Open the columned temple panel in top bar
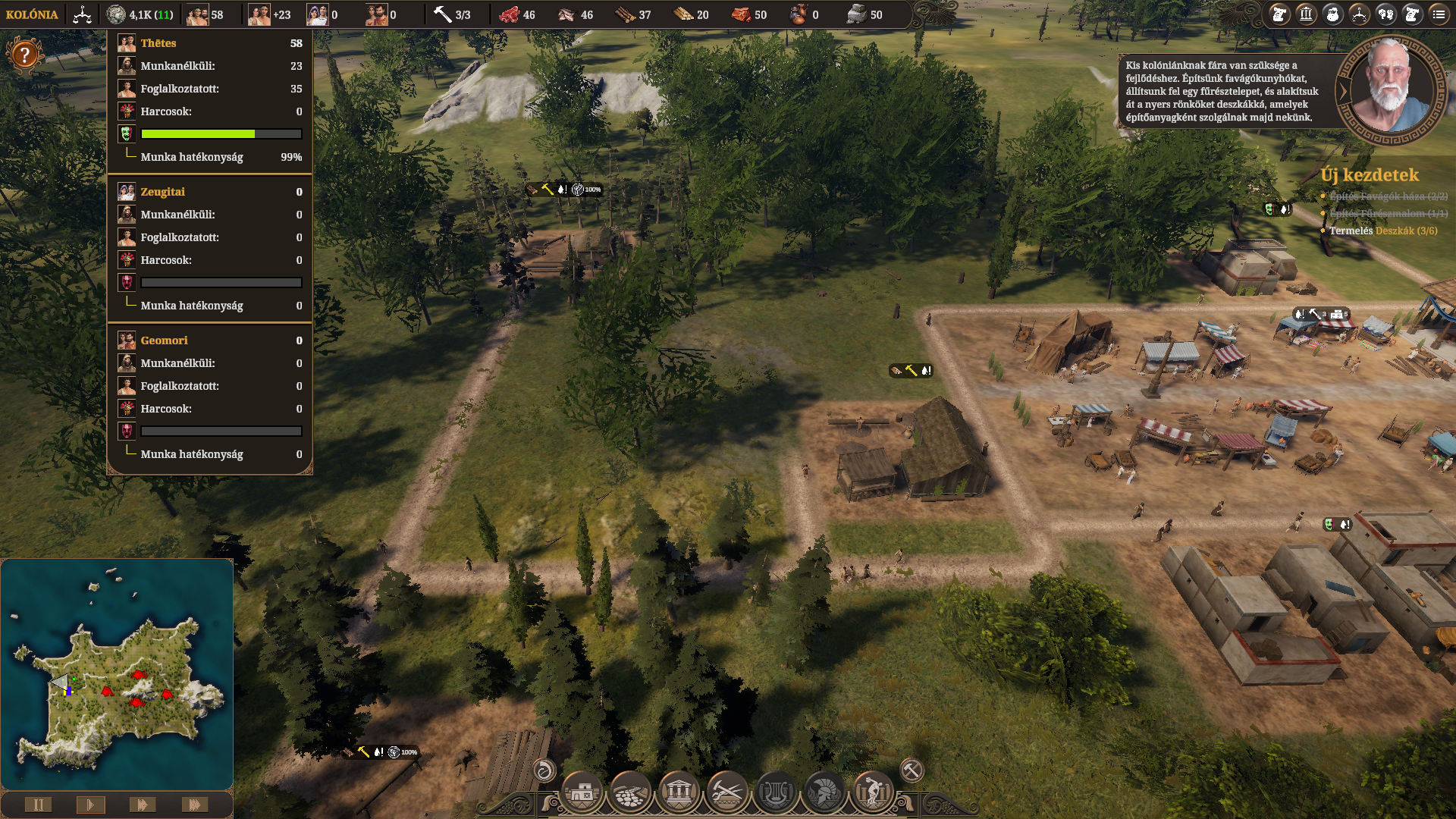The image size is (1456, 819). [1306, 14]
